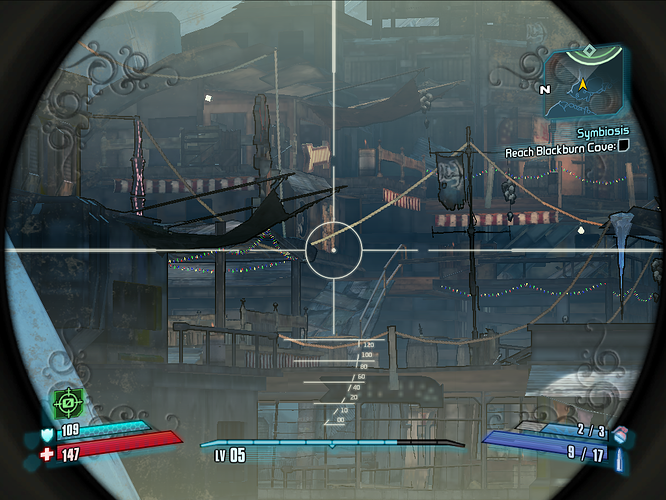Click the red health cross icon
Image resolution: width=666 pixels, height=500 pixels.
click(46, 454)
